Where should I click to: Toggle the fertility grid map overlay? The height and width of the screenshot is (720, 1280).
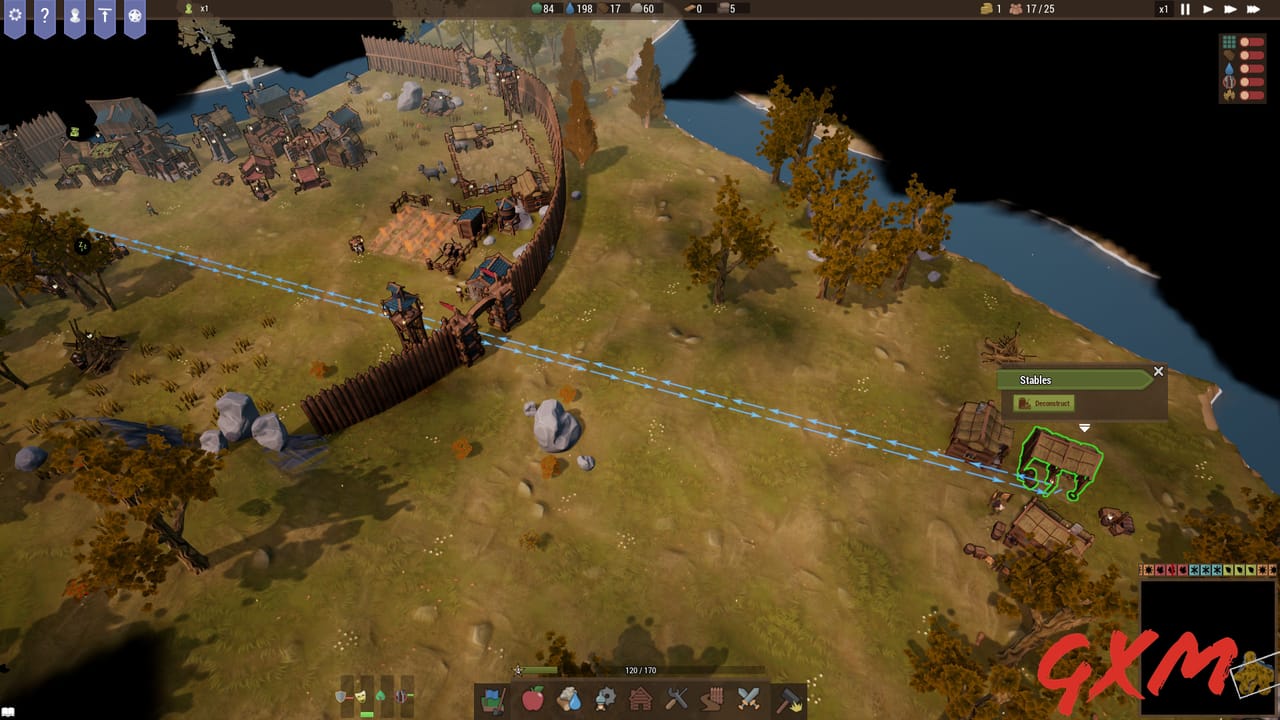click(x=1229, y=43)
